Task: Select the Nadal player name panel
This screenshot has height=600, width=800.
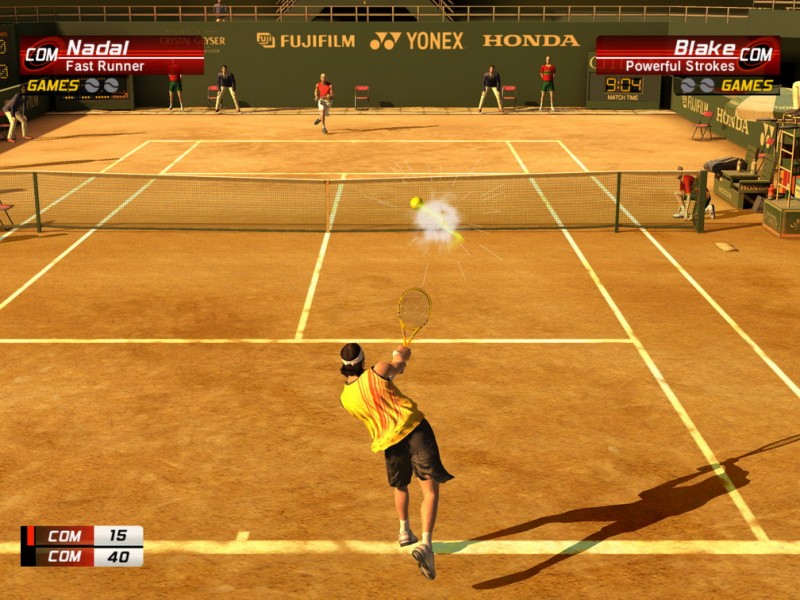Action: point(111,56)
